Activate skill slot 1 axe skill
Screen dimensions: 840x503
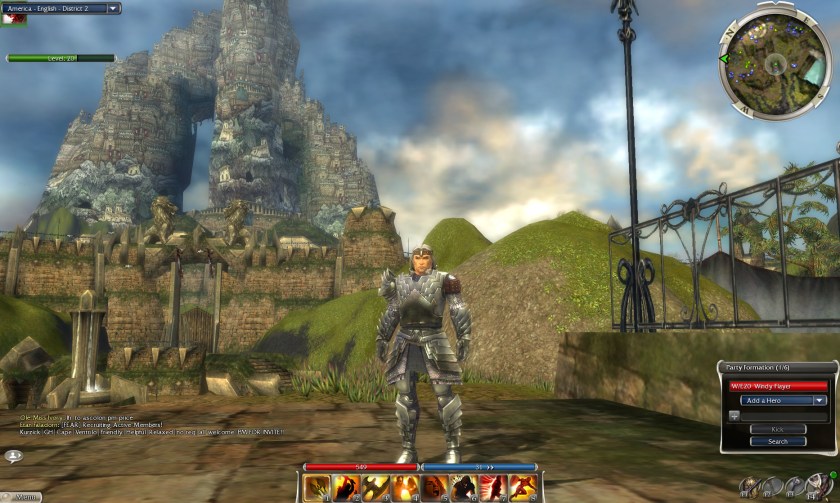317,488
